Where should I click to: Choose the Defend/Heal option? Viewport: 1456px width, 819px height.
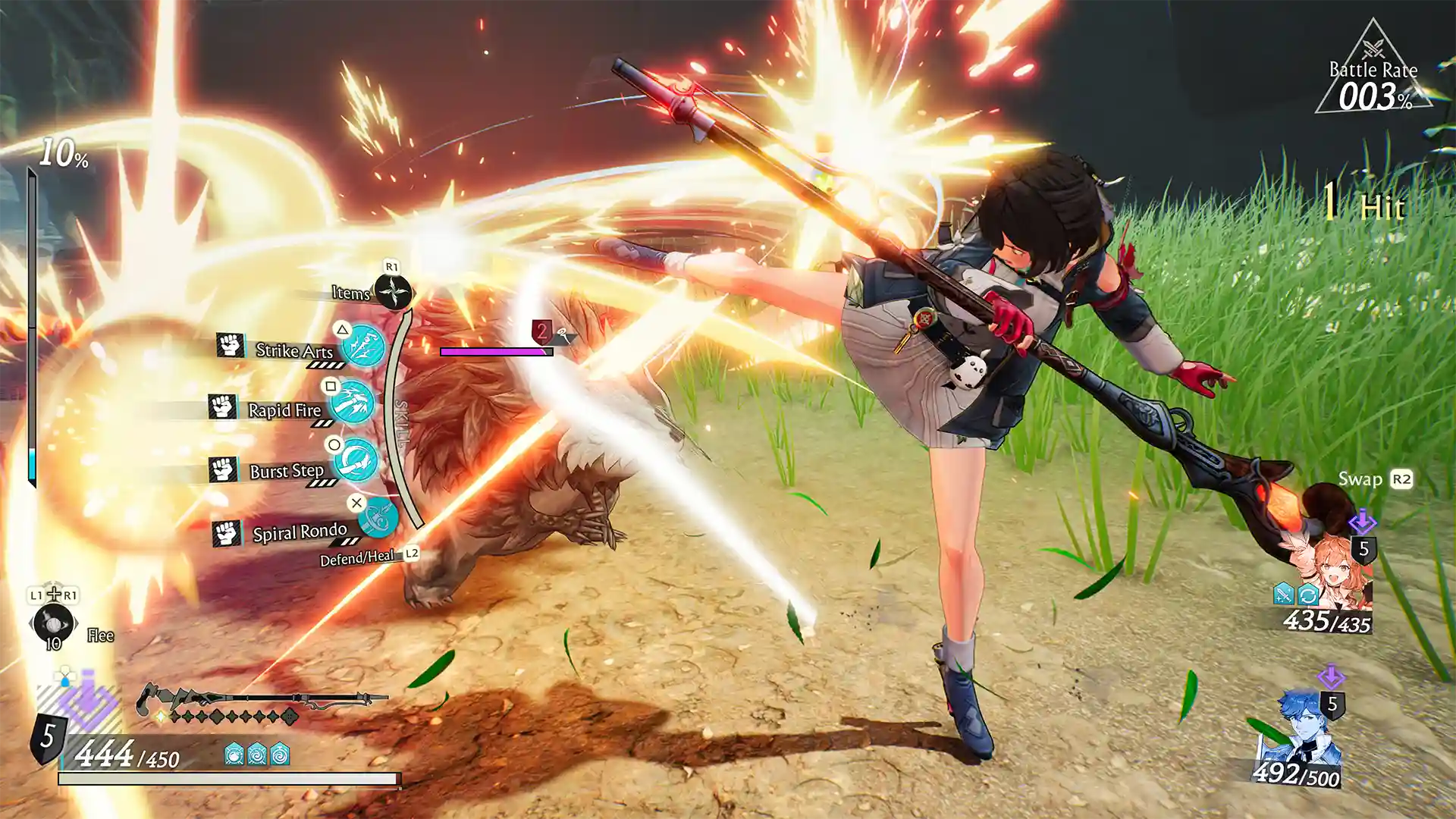pyautogui.click(x=358, y=559)
